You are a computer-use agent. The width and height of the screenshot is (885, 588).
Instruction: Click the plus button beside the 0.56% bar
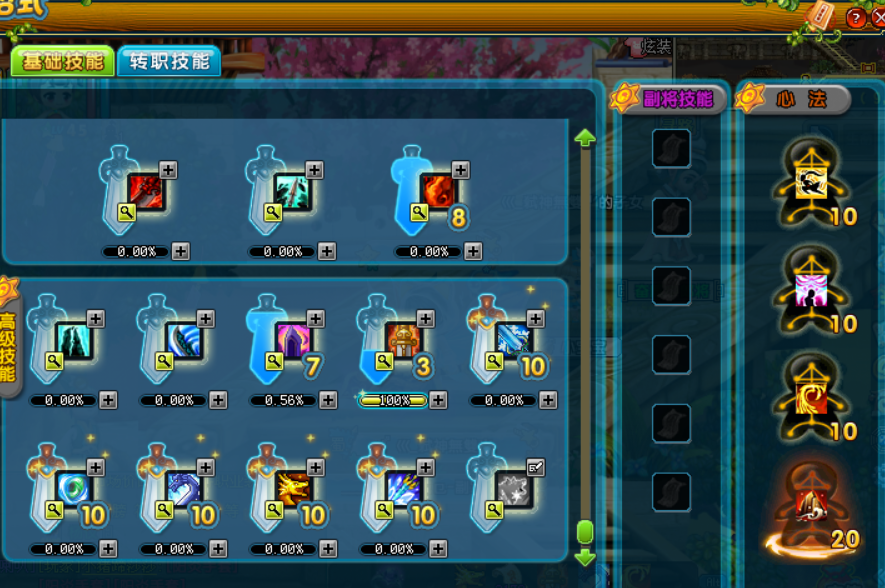(327, 400)
